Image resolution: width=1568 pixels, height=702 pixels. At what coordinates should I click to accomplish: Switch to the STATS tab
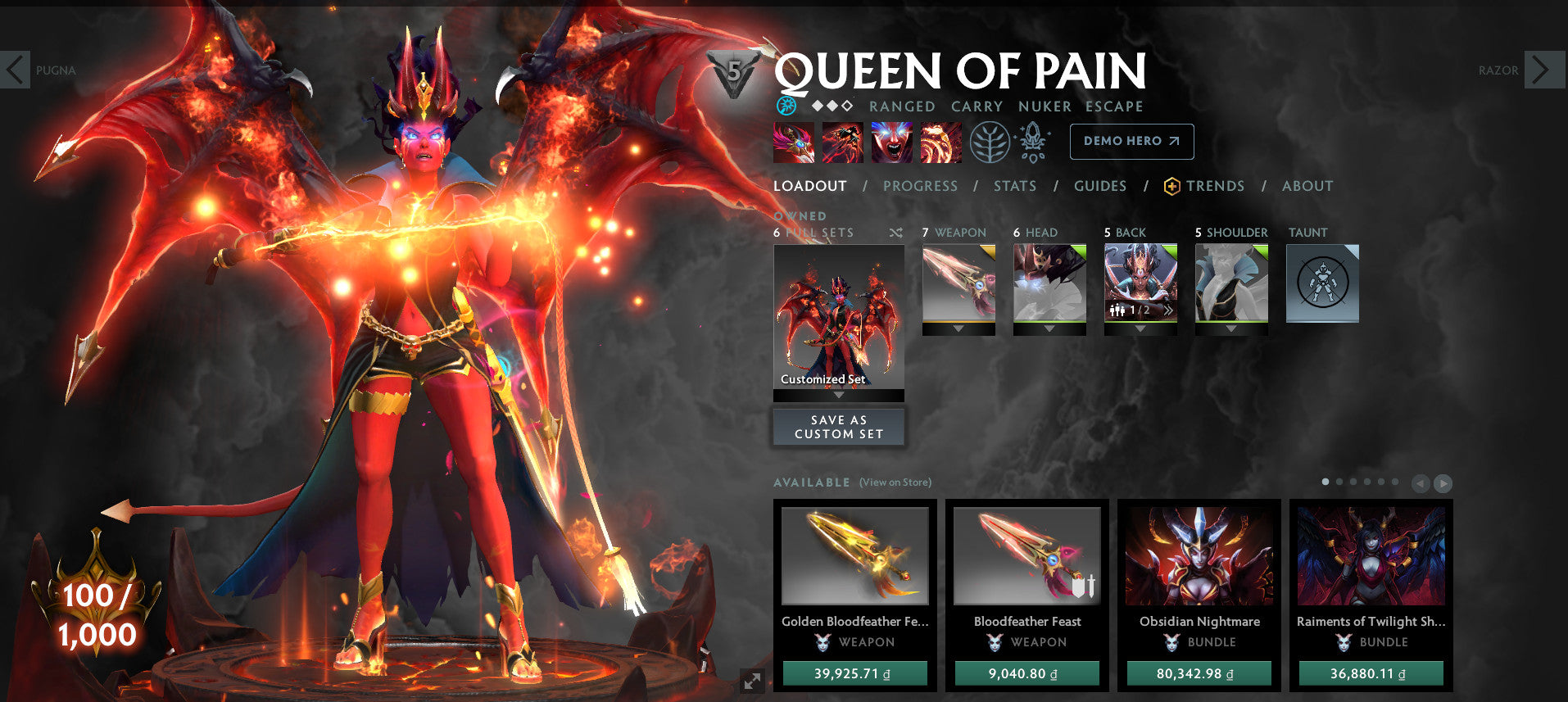(1014, 186)
